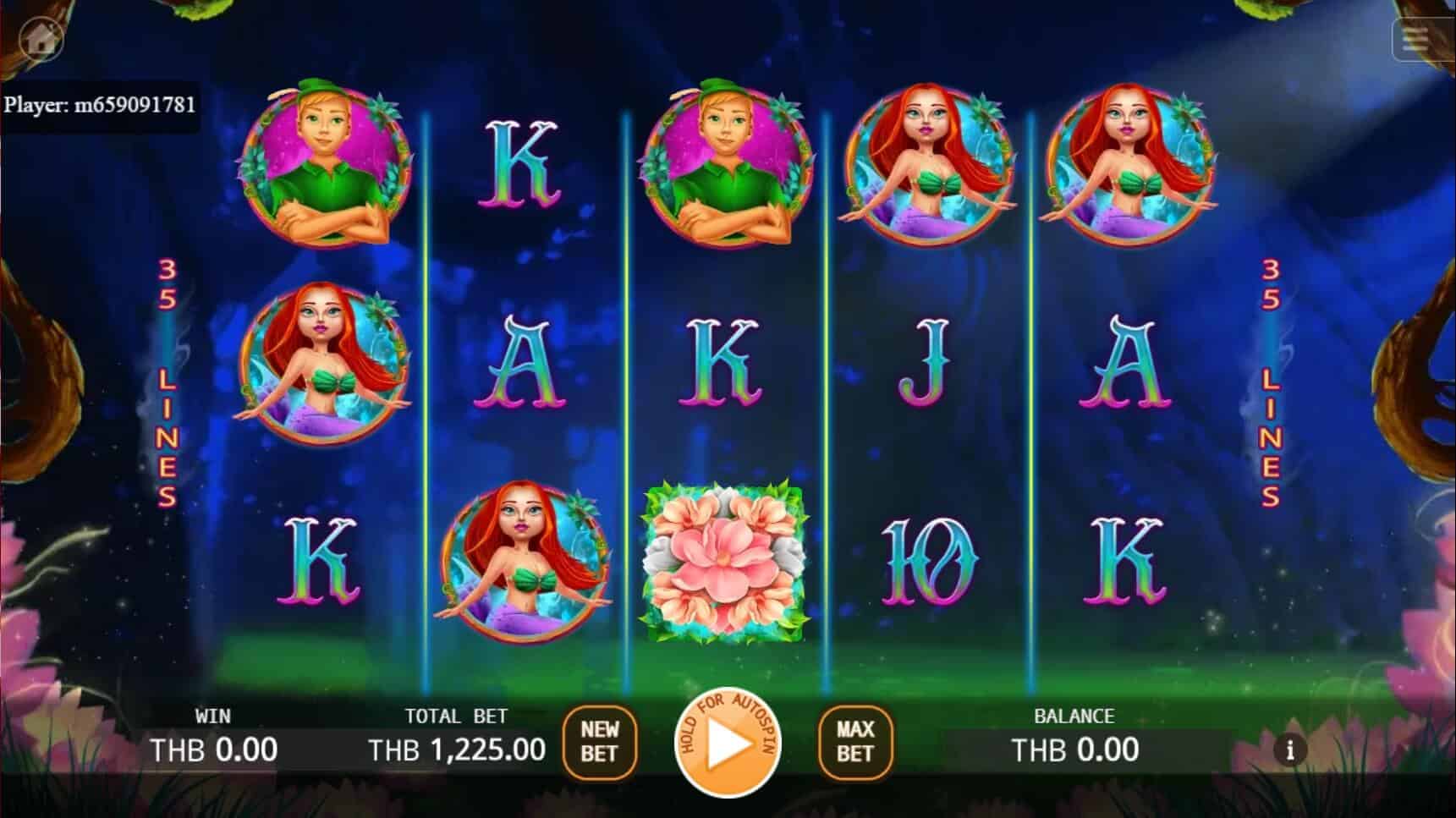Click the BALANCE display showing THB 0.00

tap(1076, 750)
